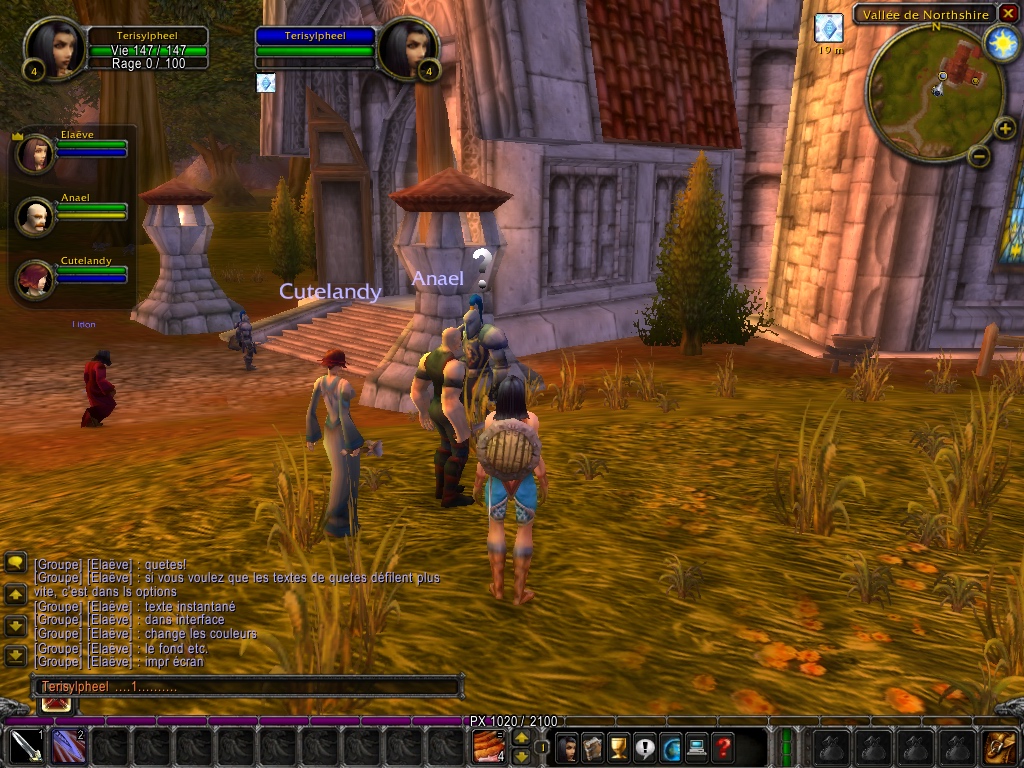1024x768 pixels.
Task: Select the player portrait Terisylpheel
Action: (51, 48)
